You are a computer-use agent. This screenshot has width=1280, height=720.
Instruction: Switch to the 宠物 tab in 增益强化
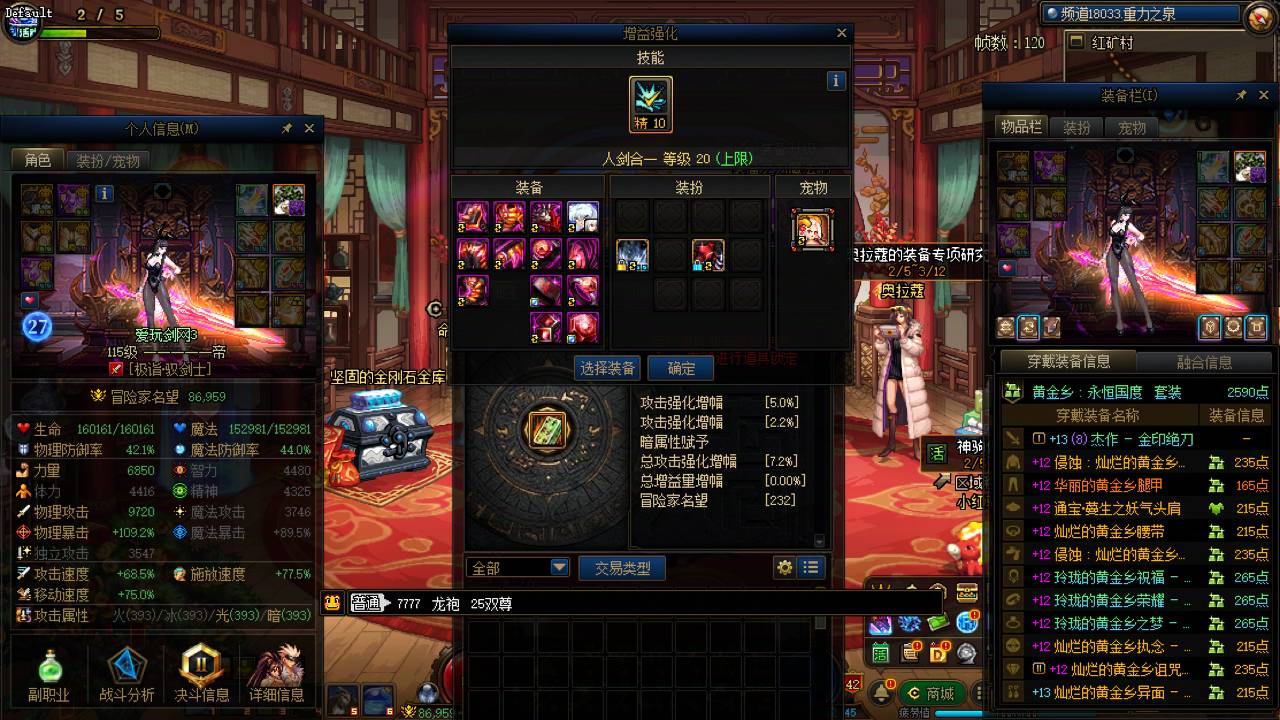(812, 186)
